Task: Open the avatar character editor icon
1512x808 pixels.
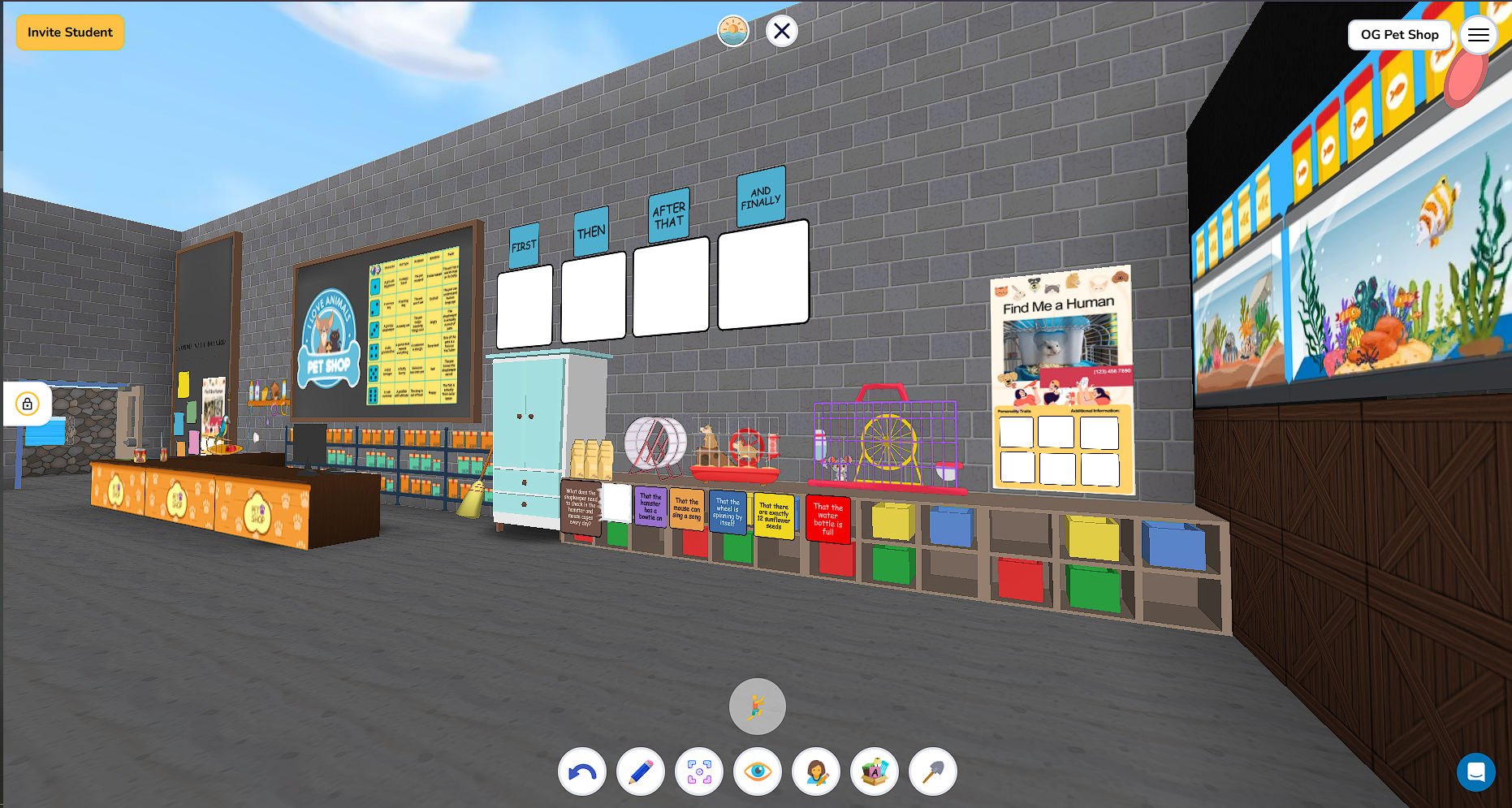Action: point(815,771)
